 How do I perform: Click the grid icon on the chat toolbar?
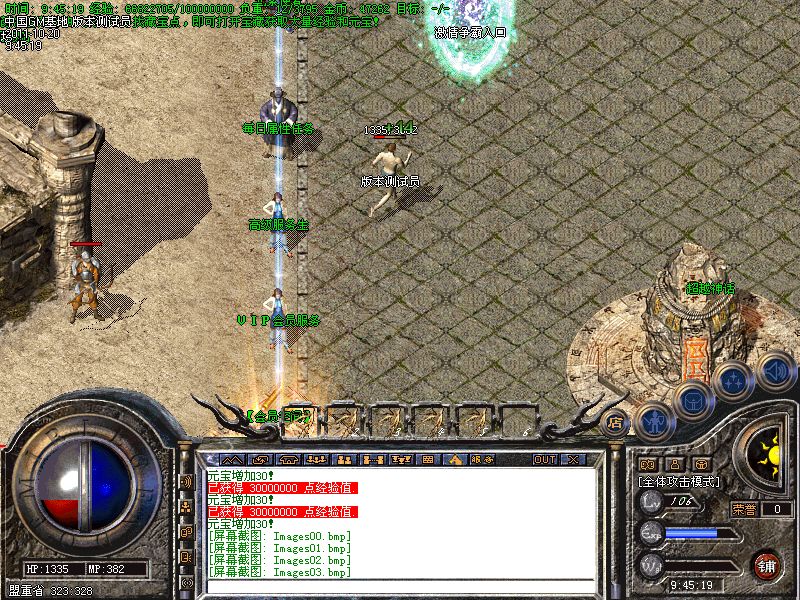click(x=427, y=460)
